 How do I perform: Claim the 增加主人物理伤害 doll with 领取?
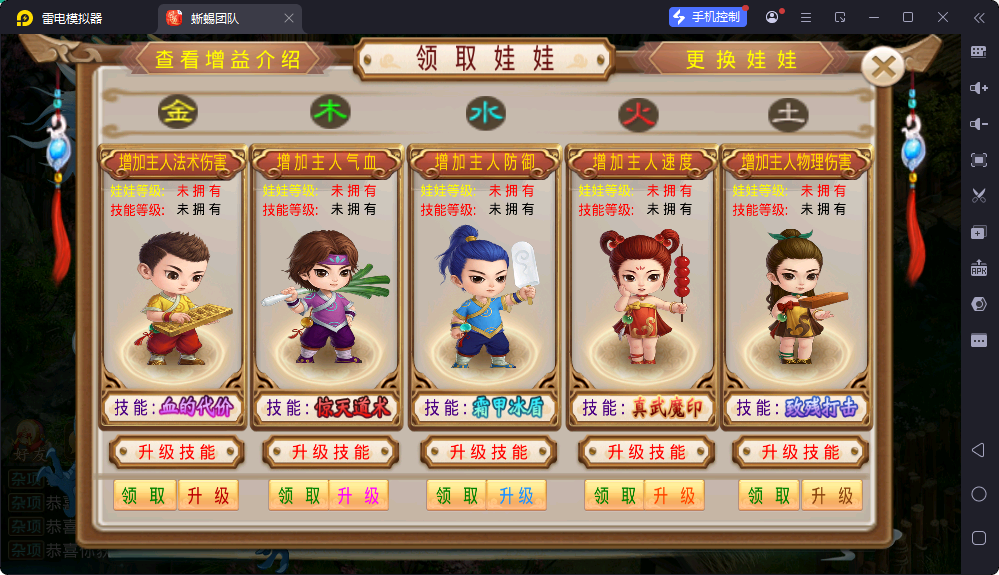(x=769, y=495)
